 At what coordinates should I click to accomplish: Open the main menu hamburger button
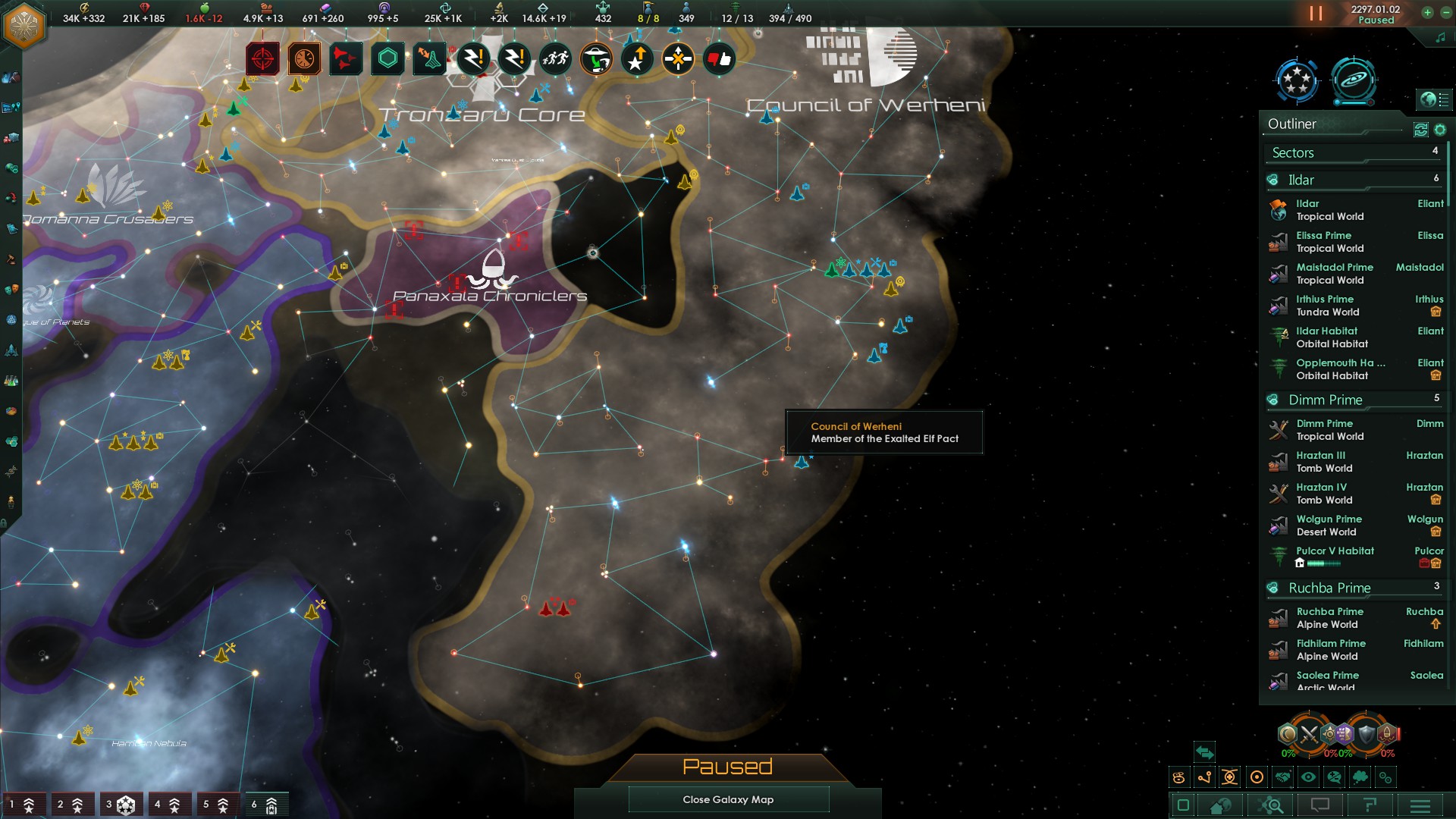[1420, 805]
